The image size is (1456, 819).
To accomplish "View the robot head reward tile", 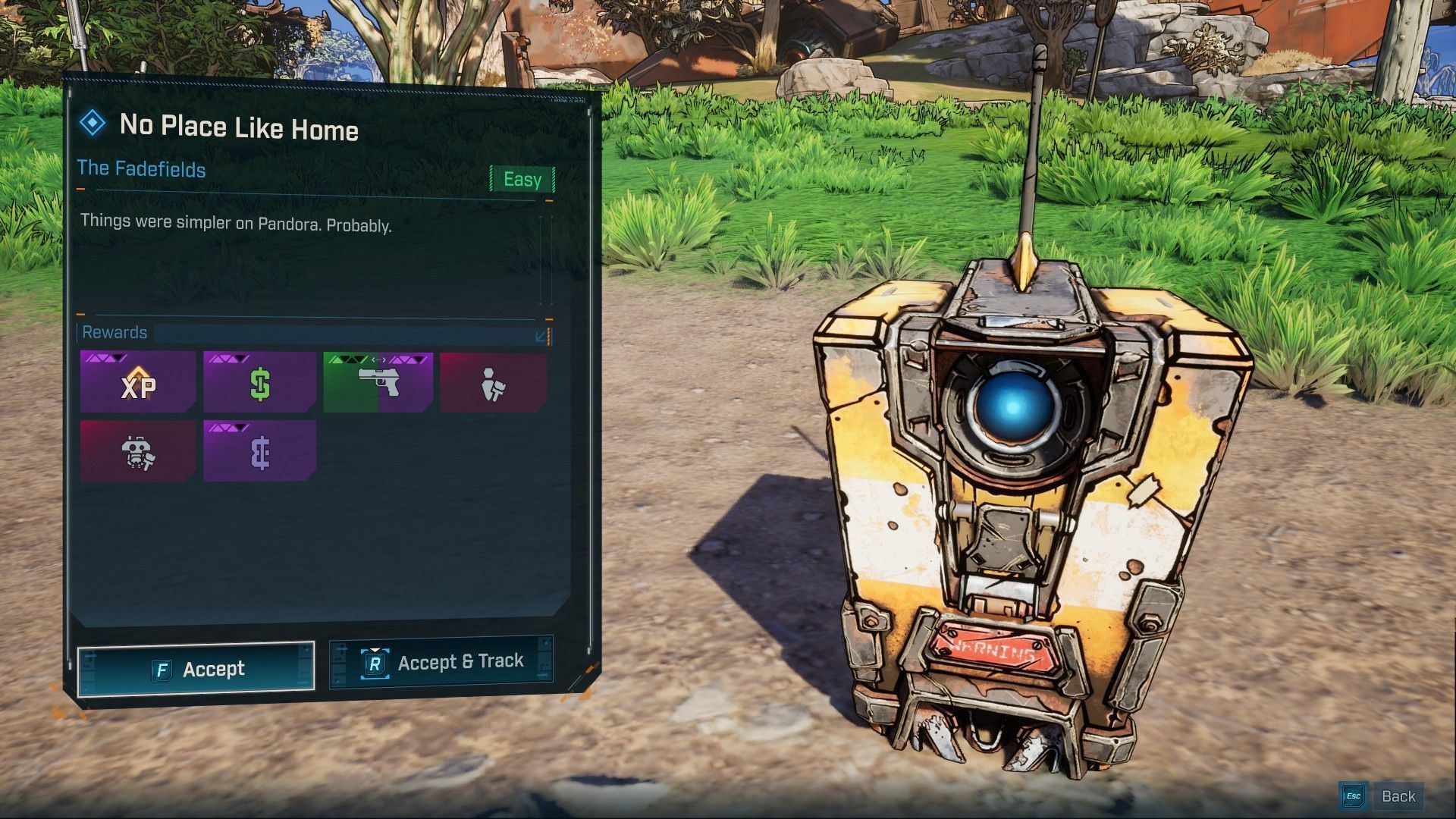I will point(138,452).
